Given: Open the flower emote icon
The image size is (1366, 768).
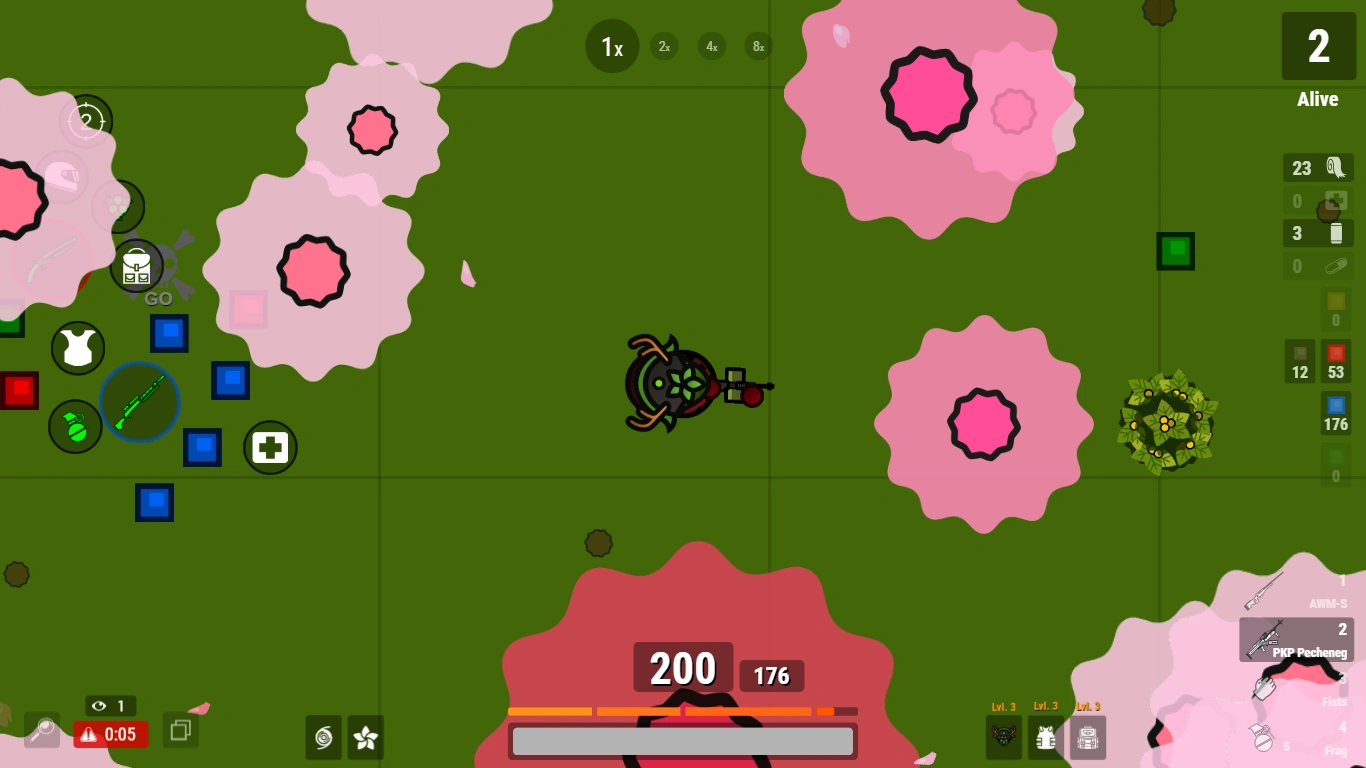Looking at the screenshot, I should pyautogui.click(x=364, y=738).
